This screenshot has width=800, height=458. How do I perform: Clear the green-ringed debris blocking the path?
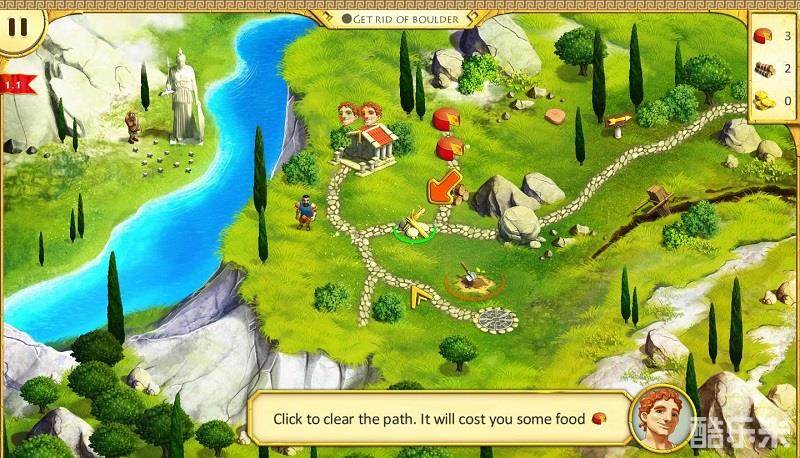(x=412, y=227)
